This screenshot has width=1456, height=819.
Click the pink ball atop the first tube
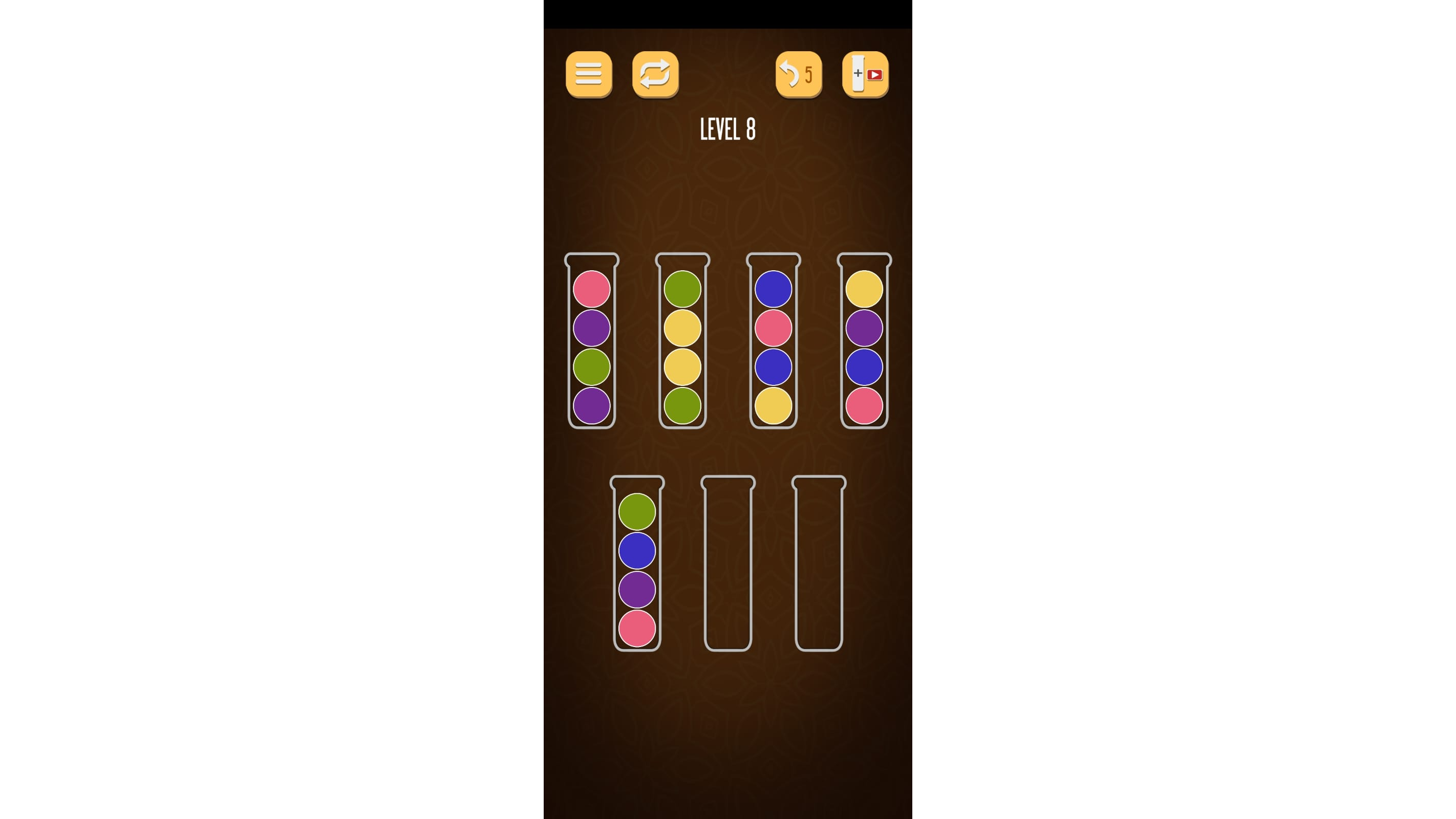592,290
